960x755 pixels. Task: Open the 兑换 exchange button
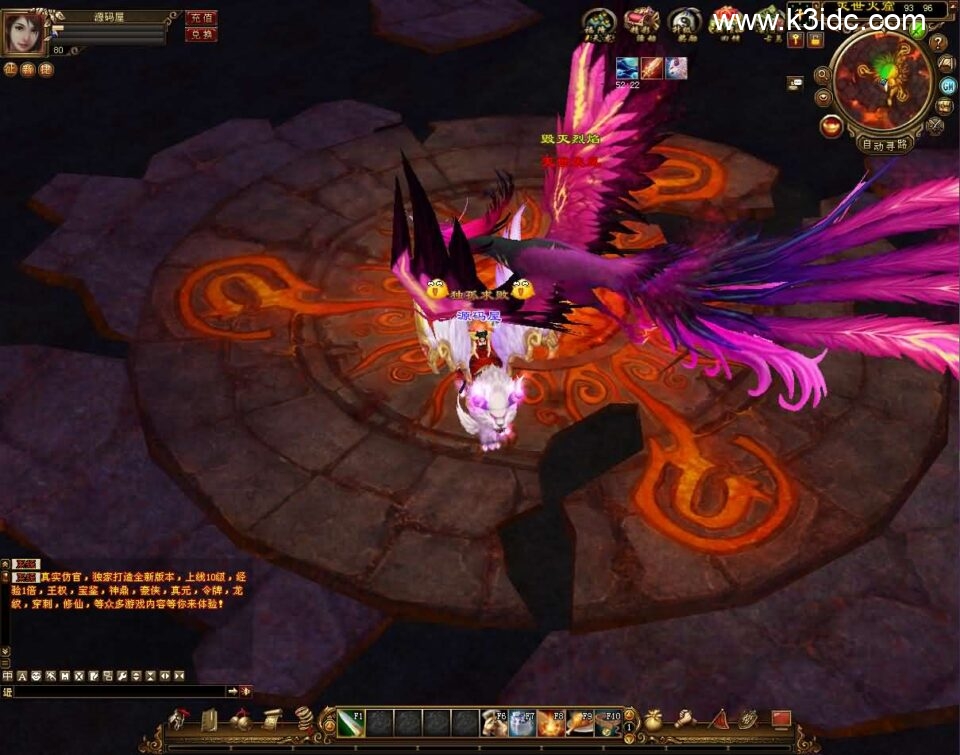click(x=201, y=34)
